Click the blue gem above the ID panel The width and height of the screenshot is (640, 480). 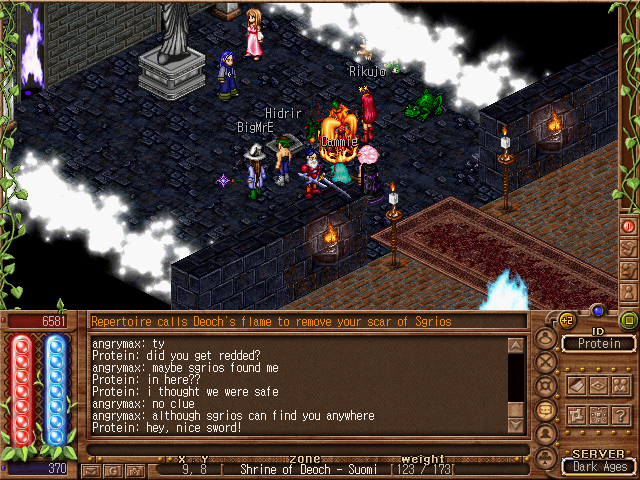[598, 311]
